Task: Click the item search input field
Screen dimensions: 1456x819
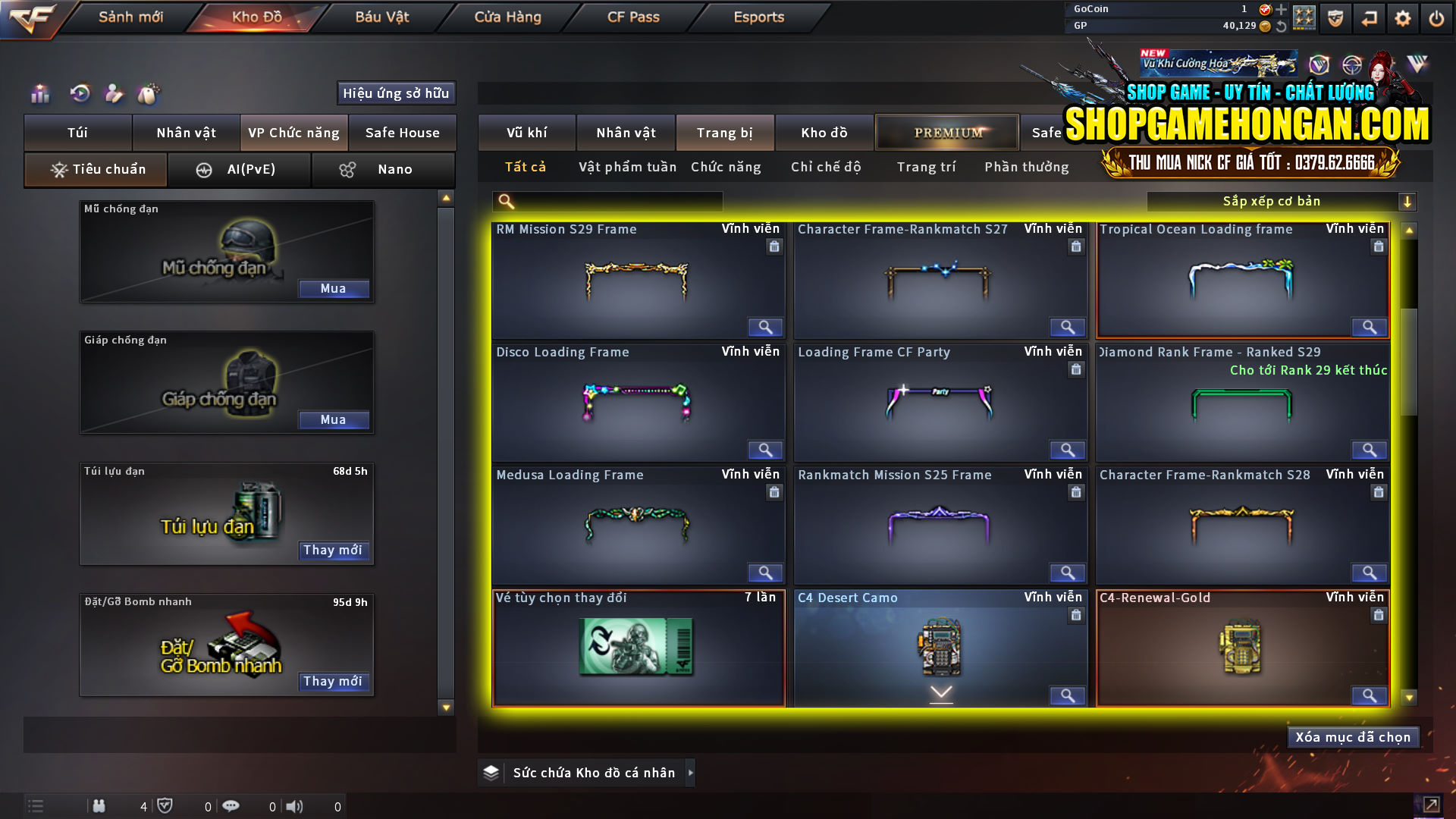Action: click(614, 201)
